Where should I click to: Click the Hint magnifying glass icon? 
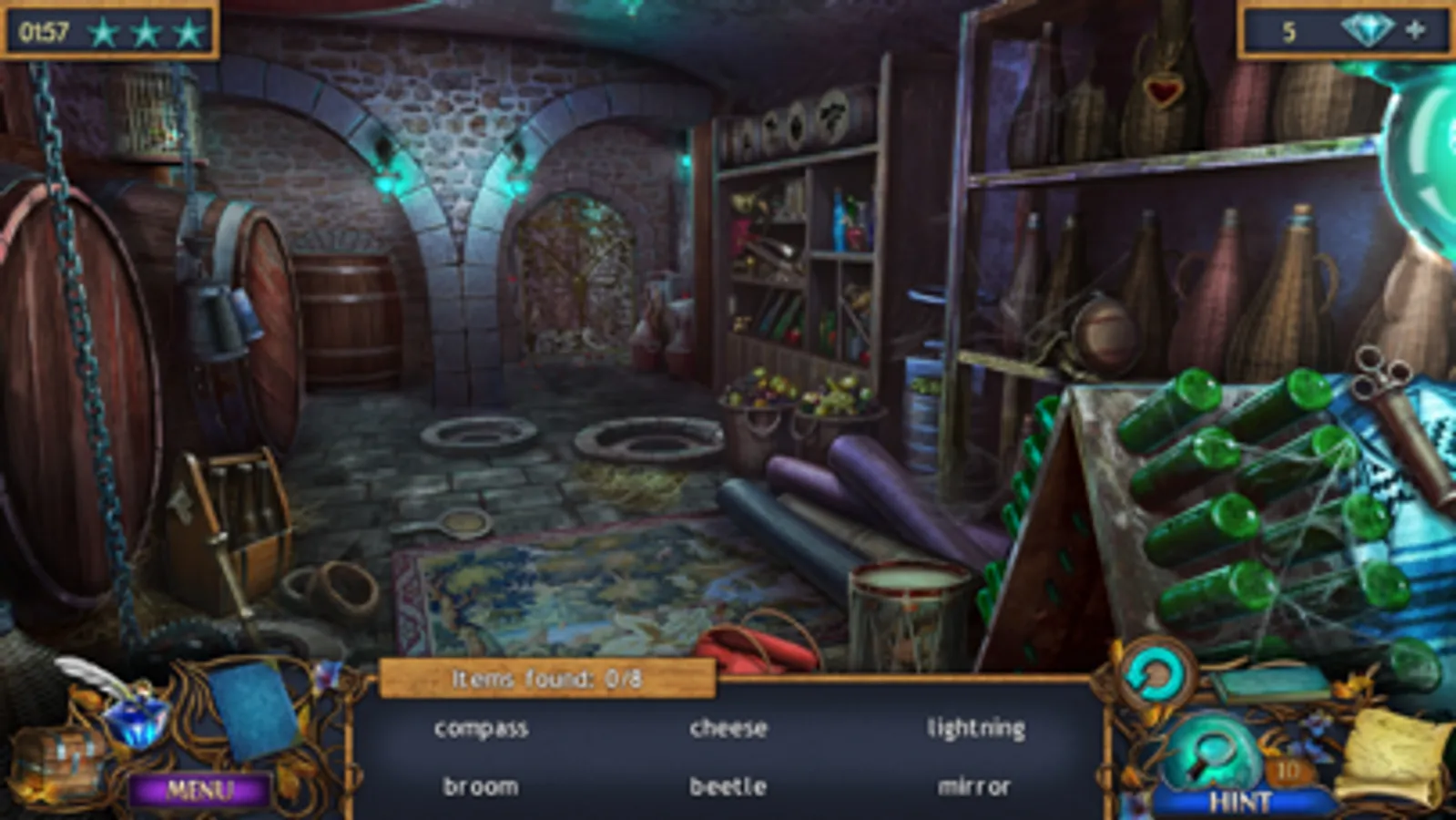(x=1212, y=753)
